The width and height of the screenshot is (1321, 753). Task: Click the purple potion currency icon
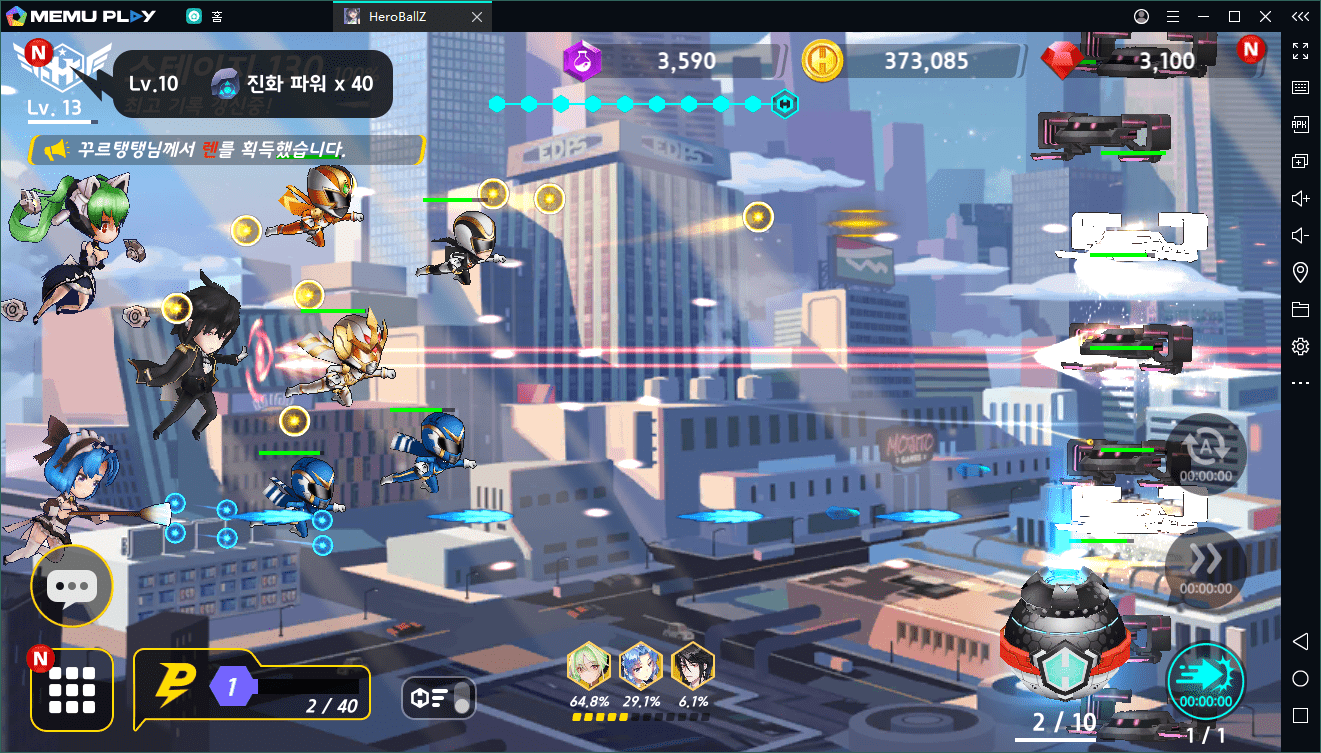[x=581, y=61]
